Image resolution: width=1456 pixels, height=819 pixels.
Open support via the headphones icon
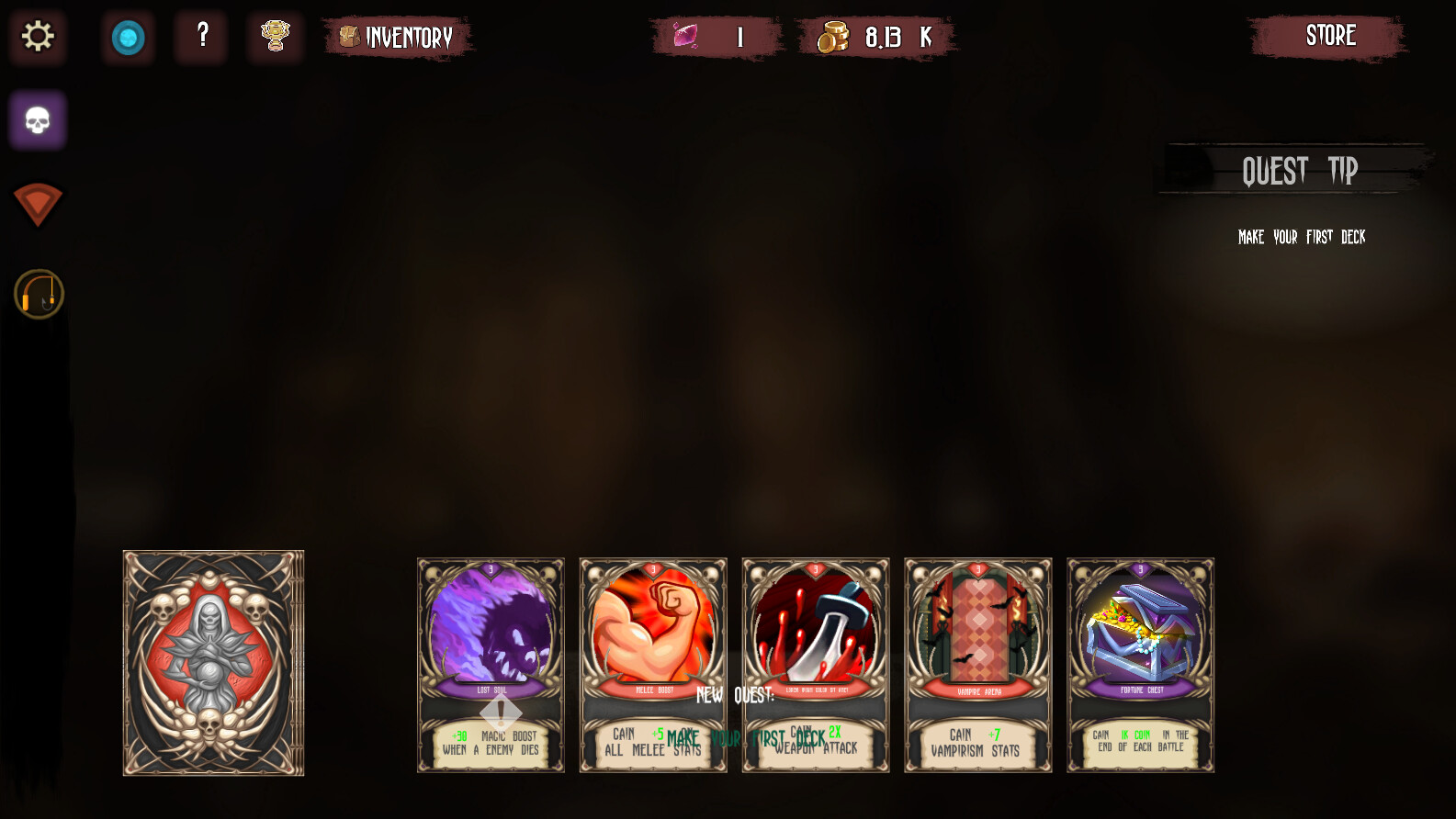(x=38, y=294)
